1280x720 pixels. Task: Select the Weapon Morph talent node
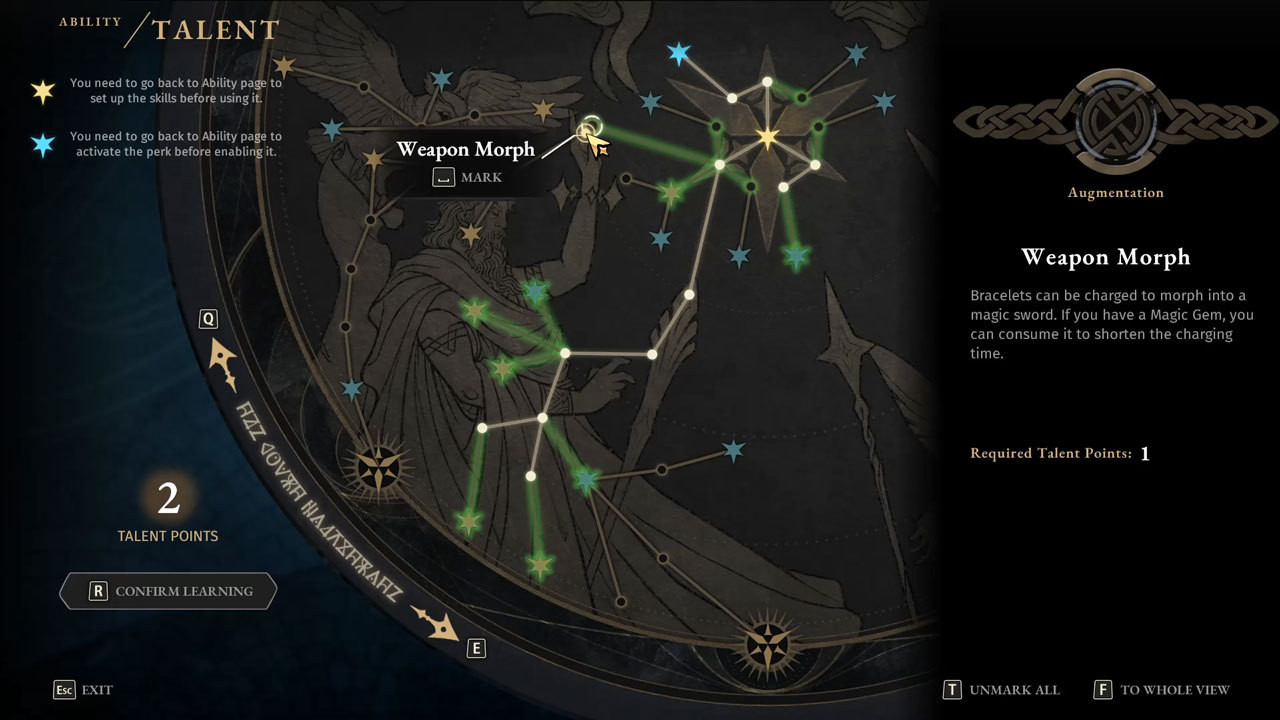(589, 129)
